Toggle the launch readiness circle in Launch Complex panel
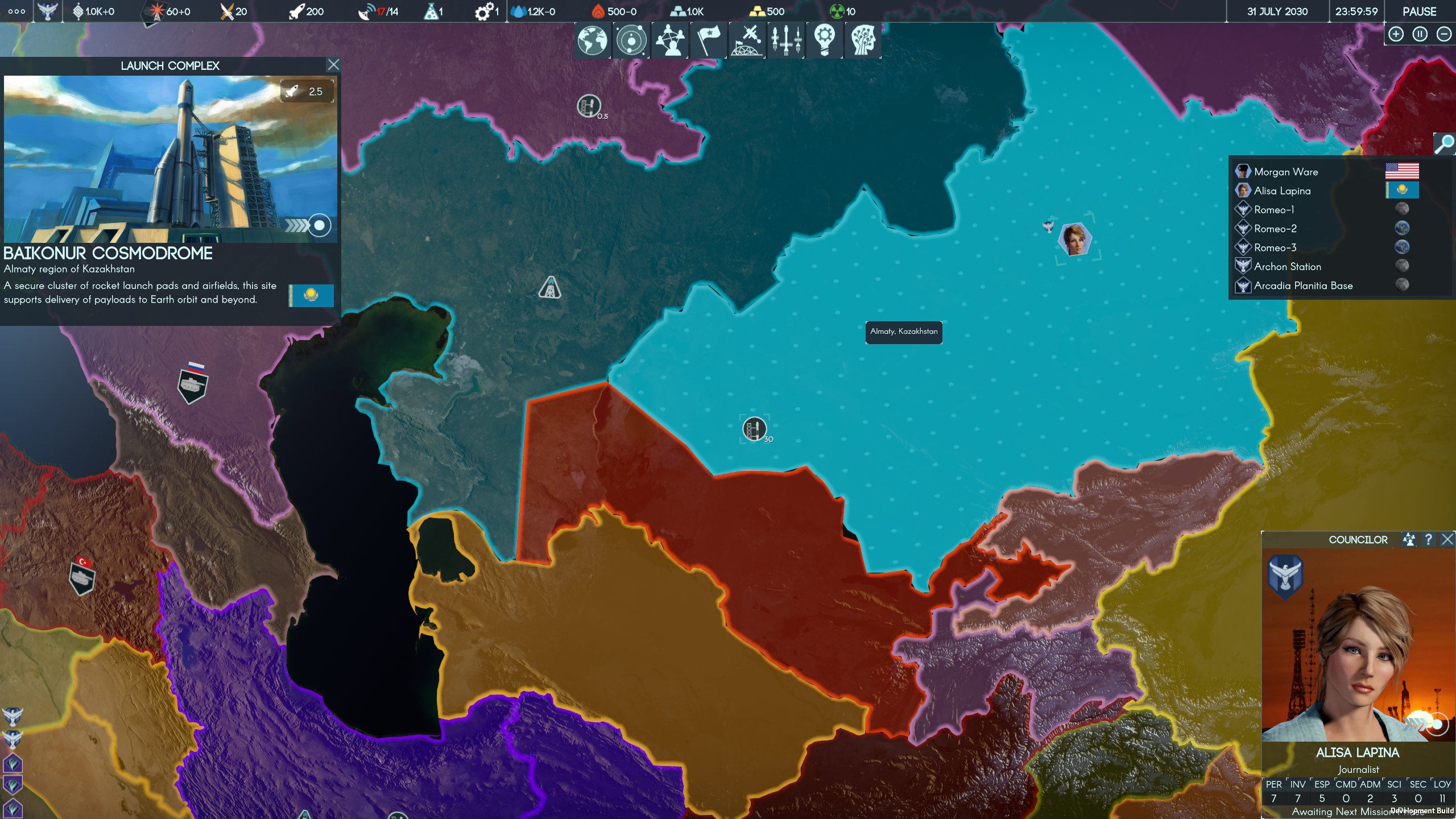This screenshot has width=1456, height=819. (x=318, y=226)
